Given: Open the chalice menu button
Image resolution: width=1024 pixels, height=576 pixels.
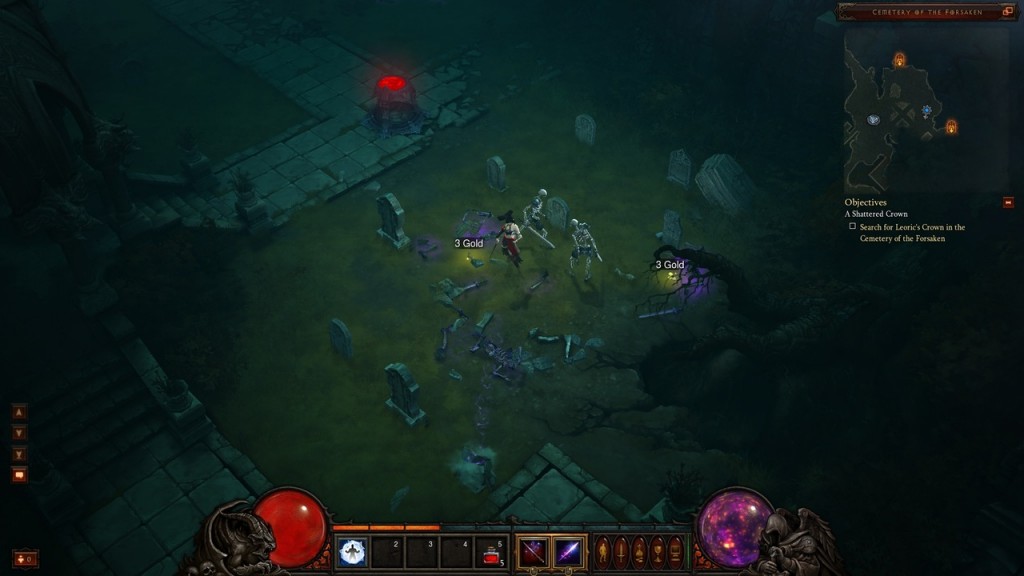Looking at the screenshot, I should coord(657,552).
